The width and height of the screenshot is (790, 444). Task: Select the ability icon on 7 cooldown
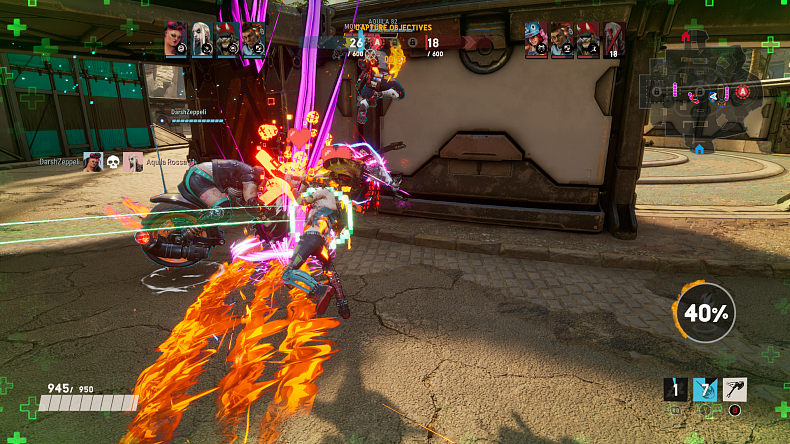pos(706,389)
